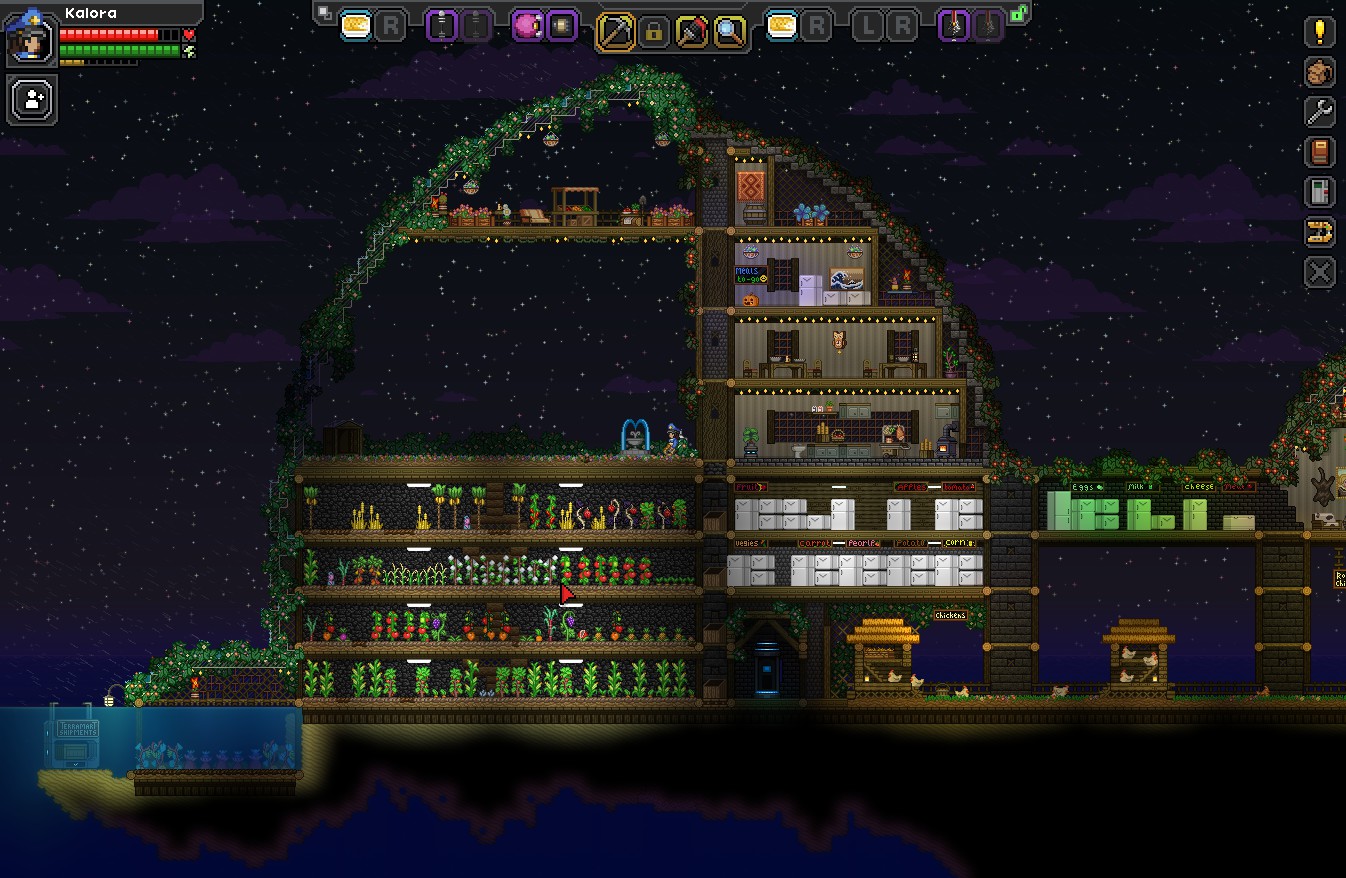Select the pink orb hotbar slot

(527, 26)
